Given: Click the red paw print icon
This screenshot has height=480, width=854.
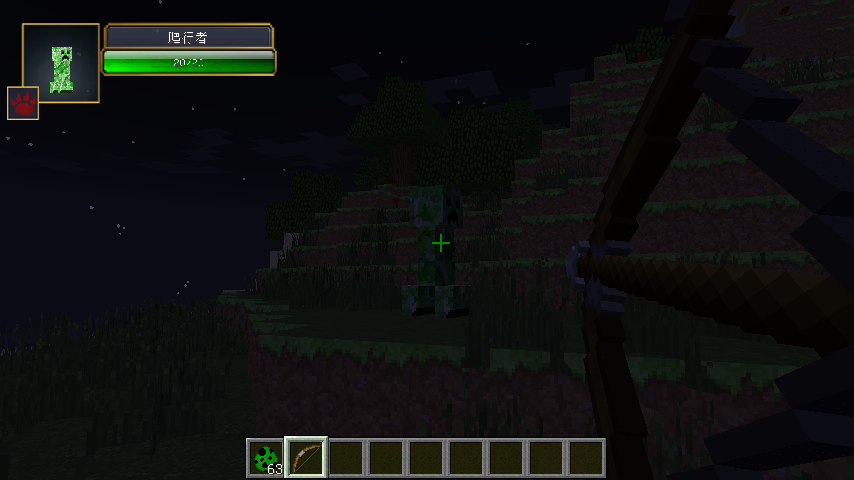Looking at the screenshot, I should tap(23, 103).
